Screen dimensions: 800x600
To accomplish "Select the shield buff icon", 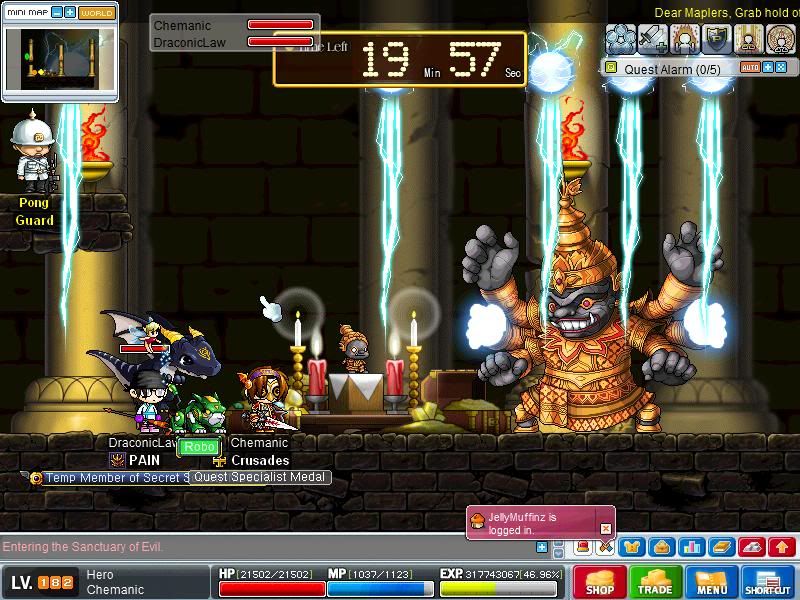I will (716, 38).
